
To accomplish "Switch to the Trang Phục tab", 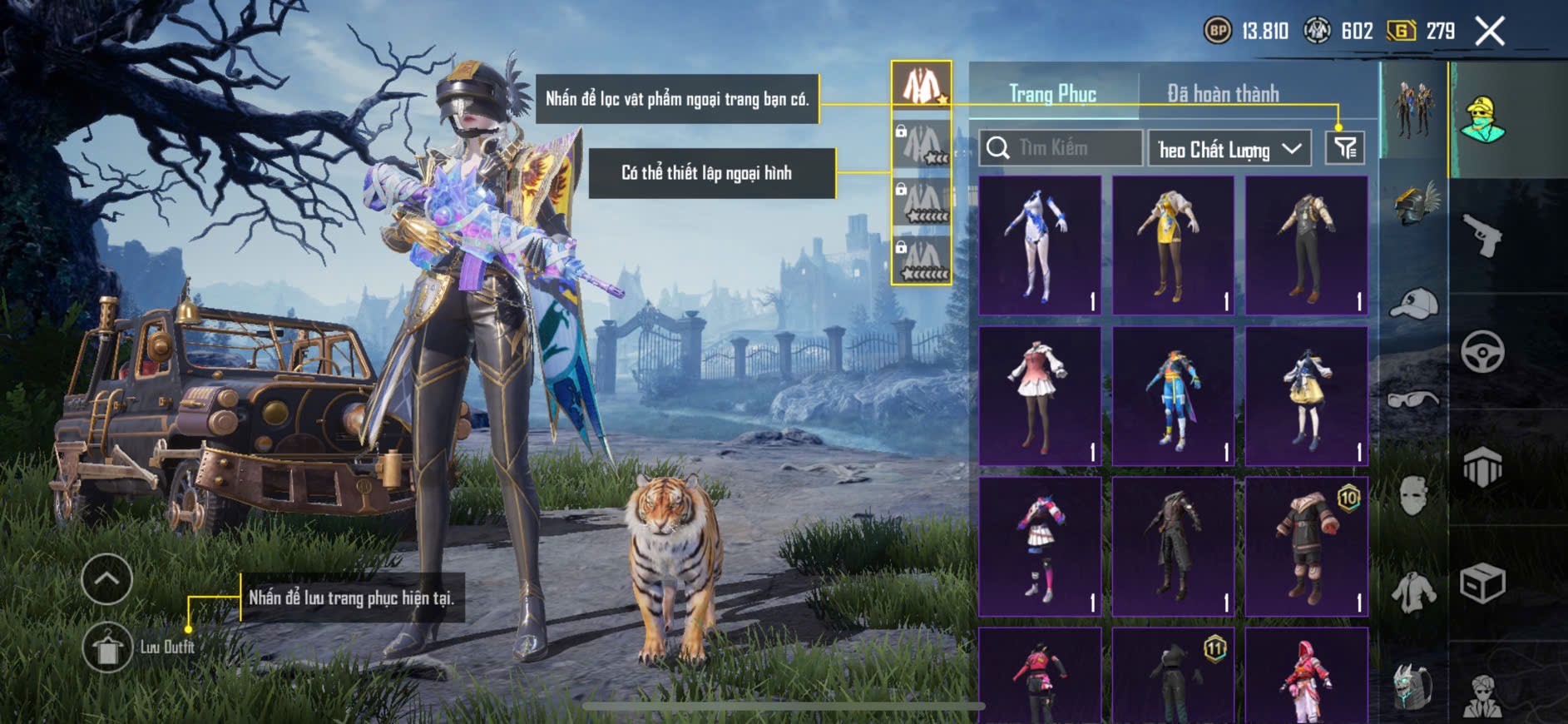I will point(1052,94).
